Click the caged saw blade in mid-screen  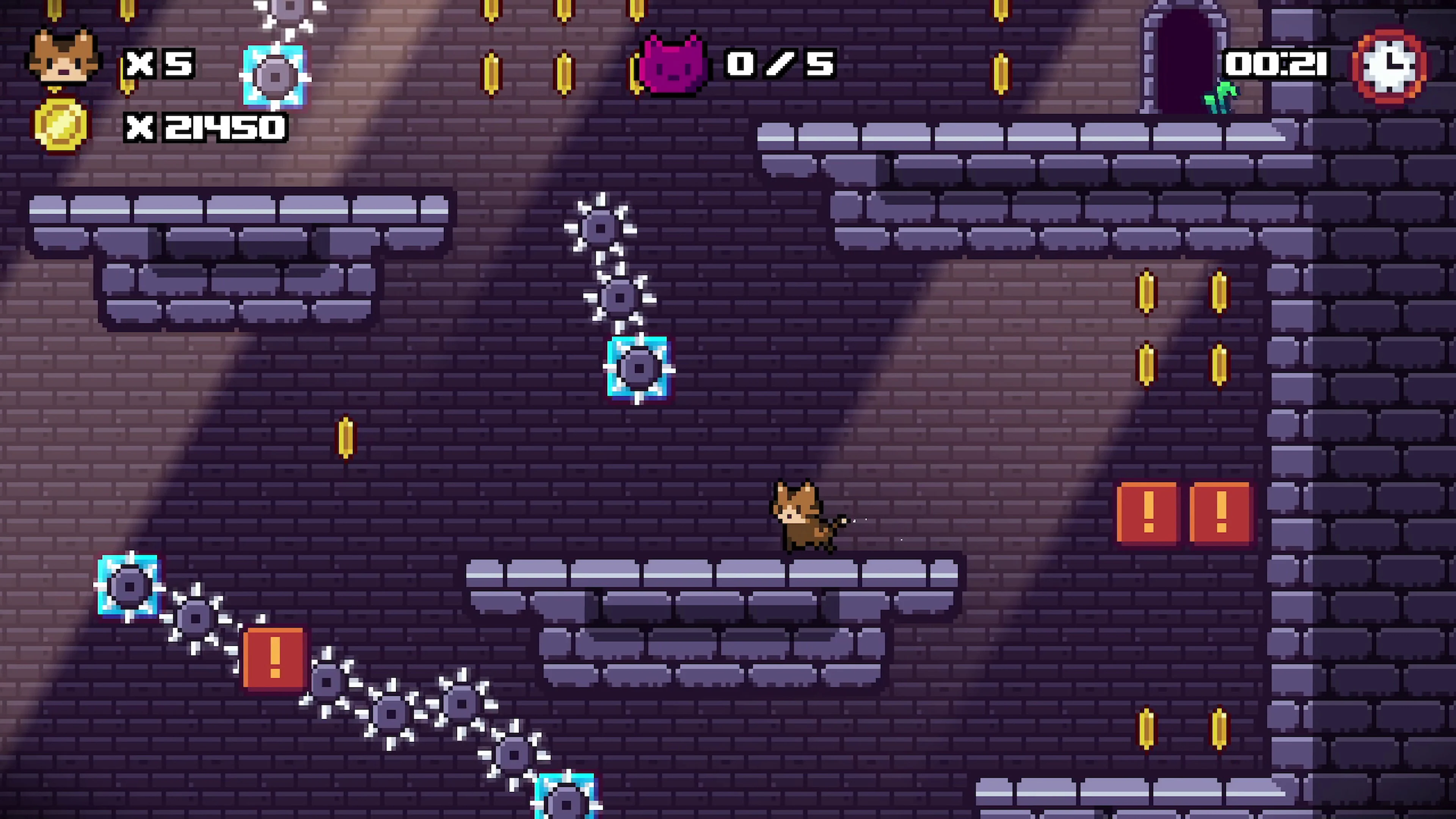(x=638, y=369)
